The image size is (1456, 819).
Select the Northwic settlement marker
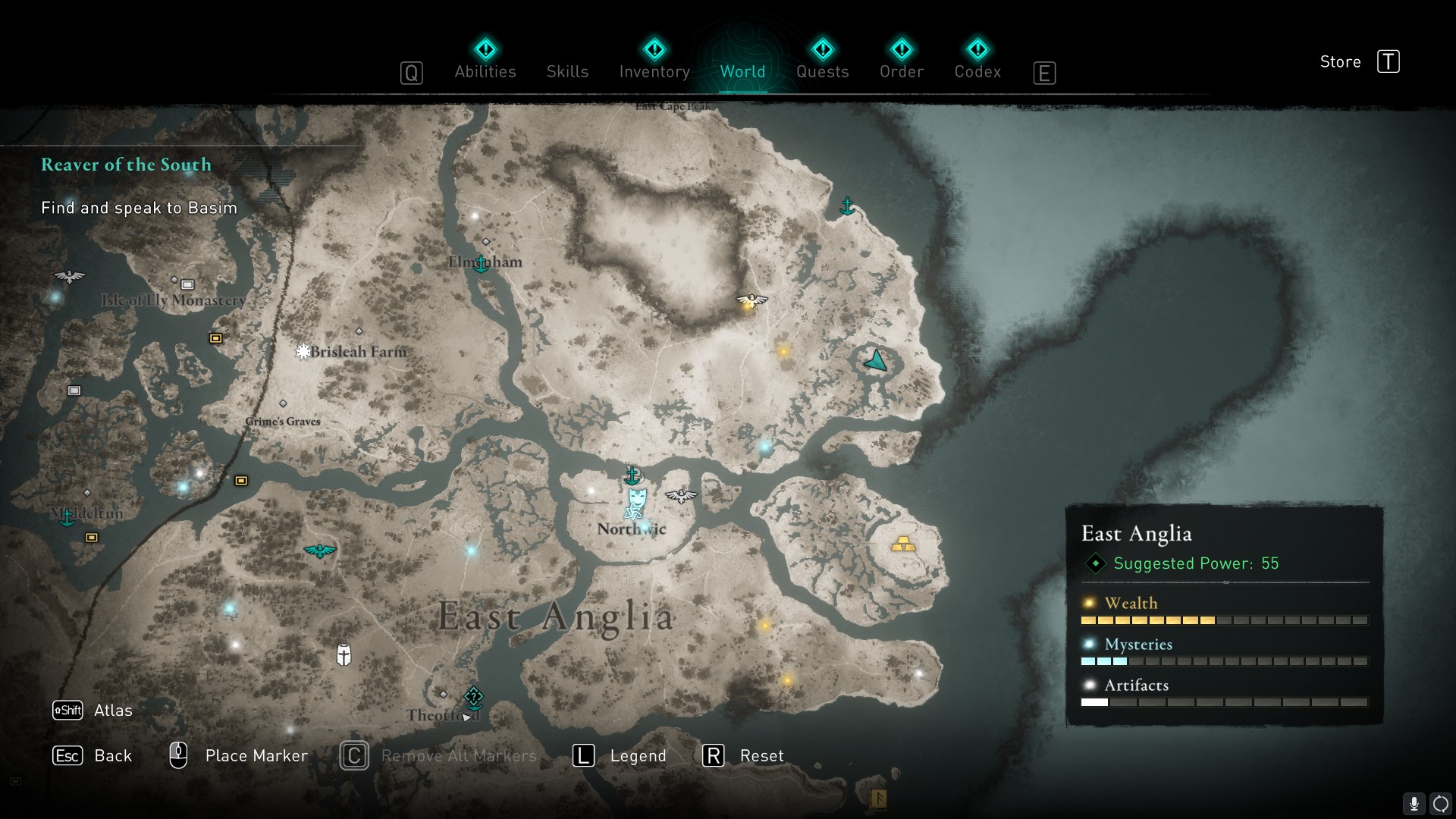(637, 500)
